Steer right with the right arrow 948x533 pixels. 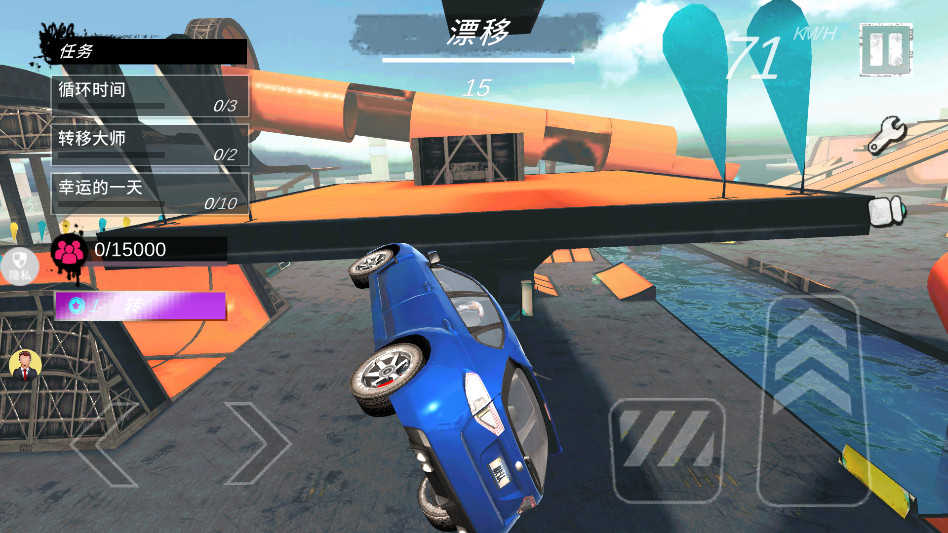click(x=256, y=444)
